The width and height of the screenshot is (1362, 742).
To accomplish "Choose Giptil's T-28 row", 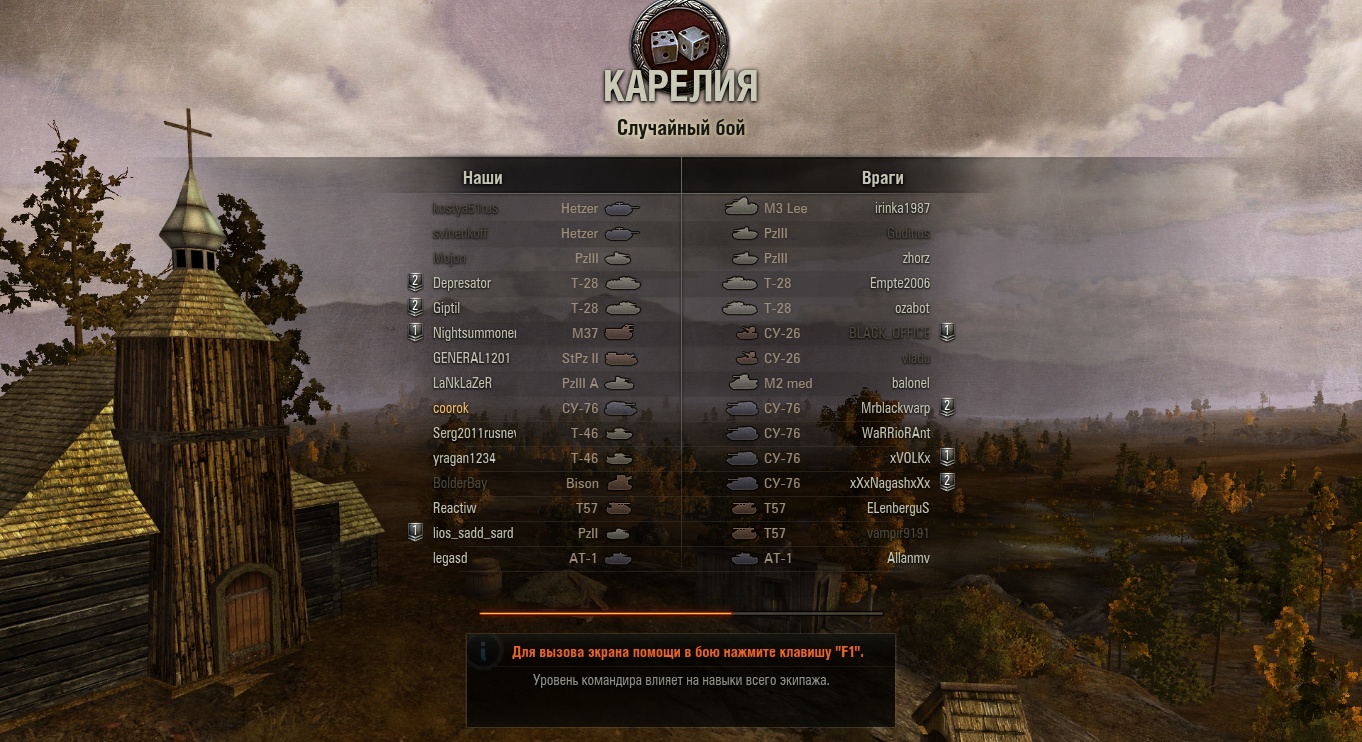I will click(447, 308).
